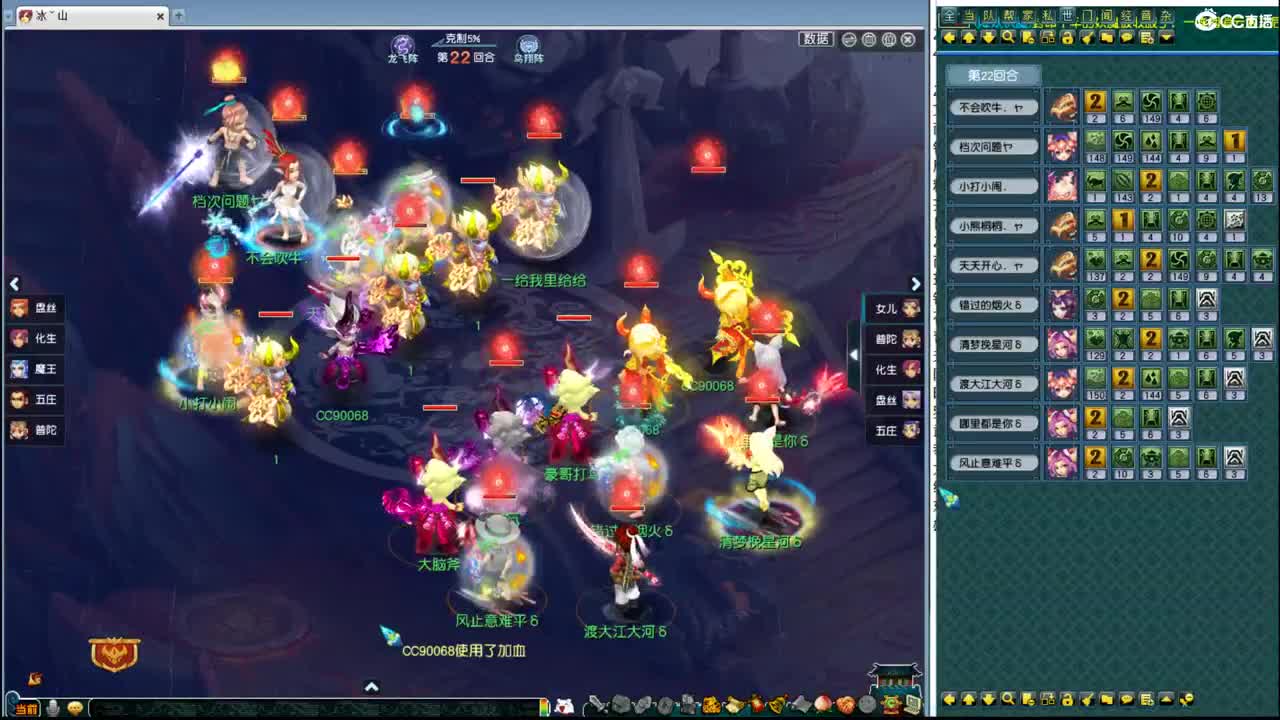This screenshot has width=1280, height=720.
Task: Open the chat search magnifier tool
Action: pos(1008,37)
